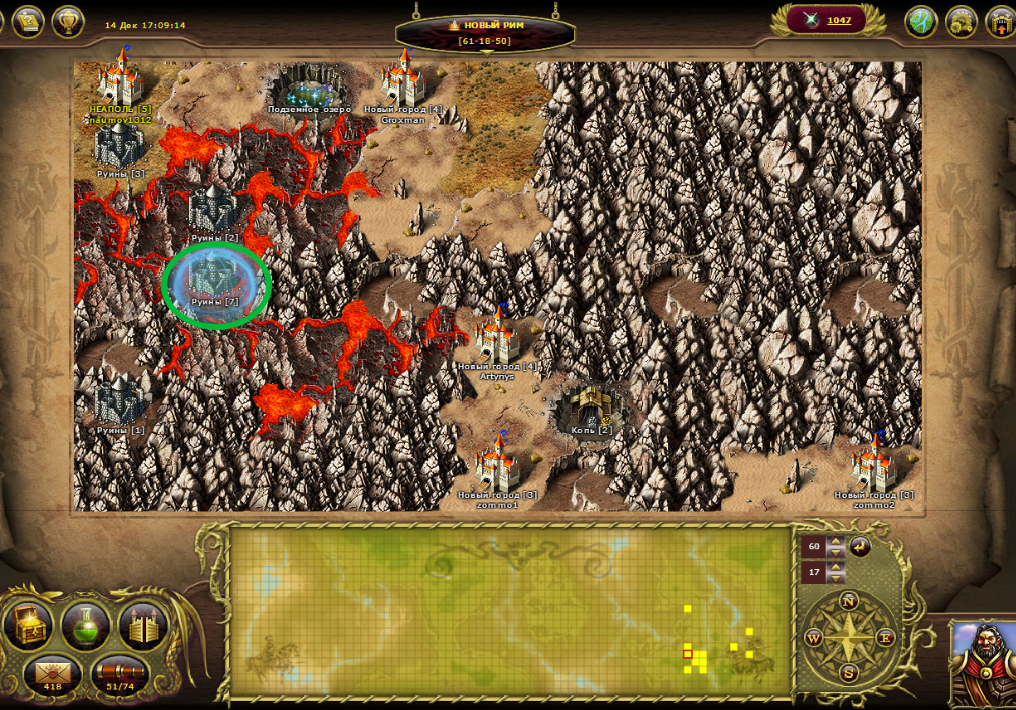Decrease the Y coordinate value 17
Image resolution: width=1016 pixels, height=710 pixels.
(x=836, y=579)
